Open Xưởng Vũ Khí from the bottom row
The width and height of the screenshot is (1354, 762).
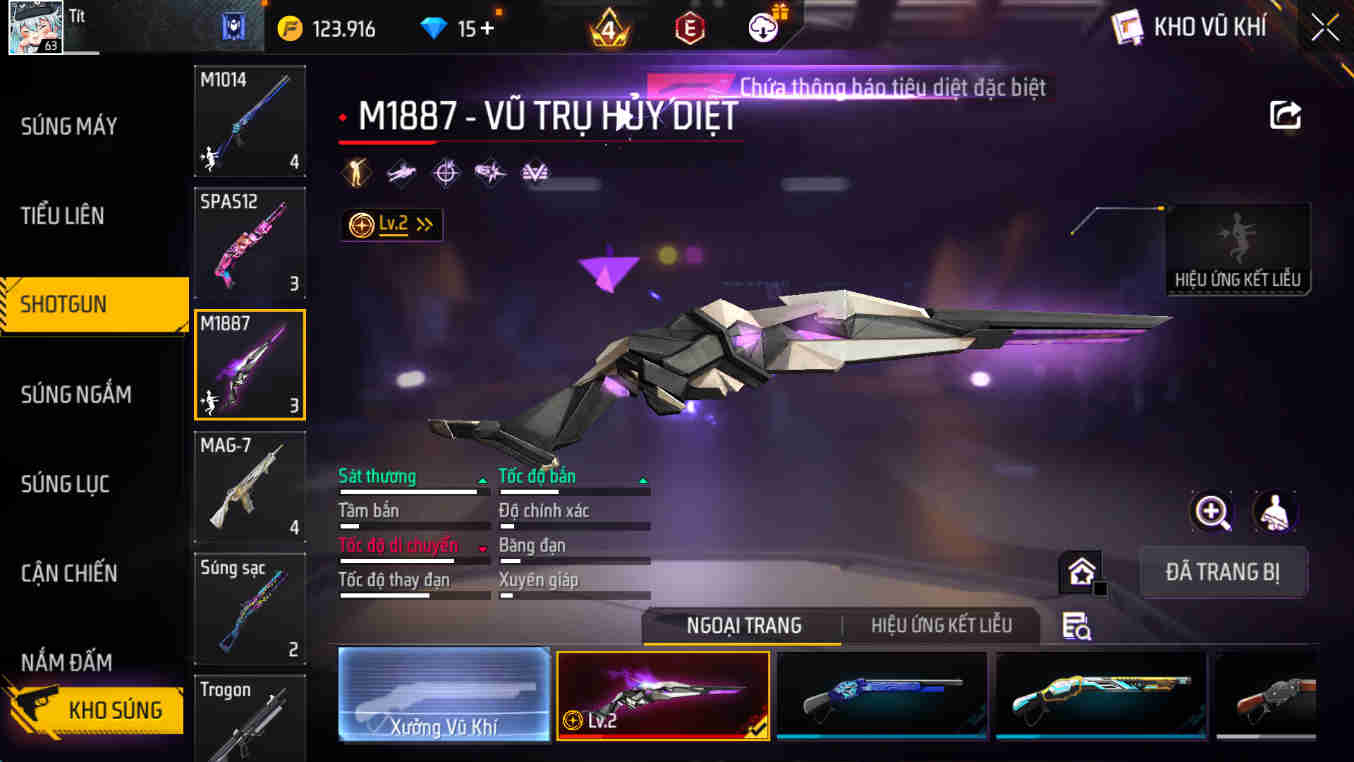point(444,695)
